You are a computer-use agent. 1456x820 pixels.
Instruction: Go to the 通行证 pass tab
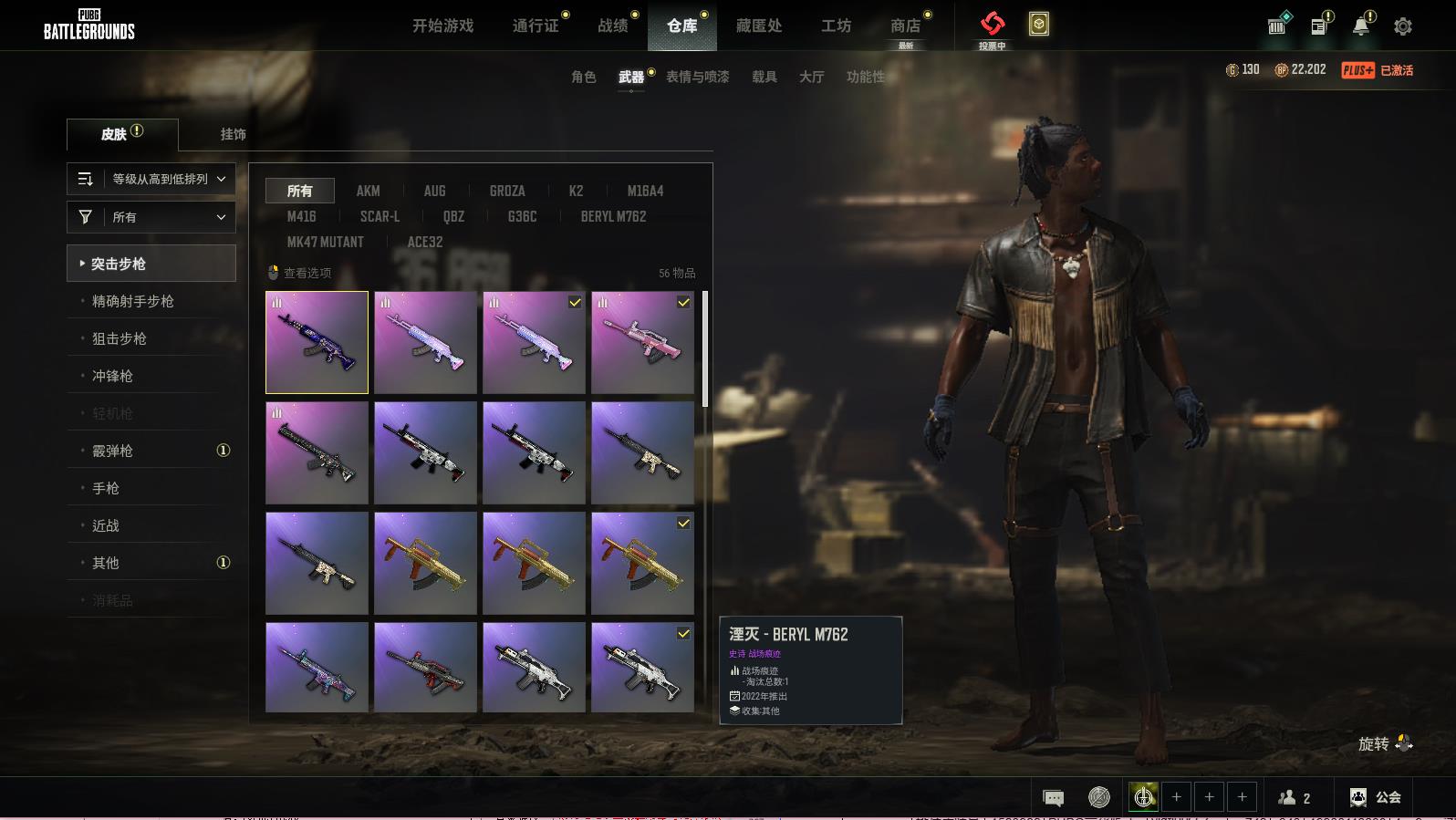click(536, 26)
